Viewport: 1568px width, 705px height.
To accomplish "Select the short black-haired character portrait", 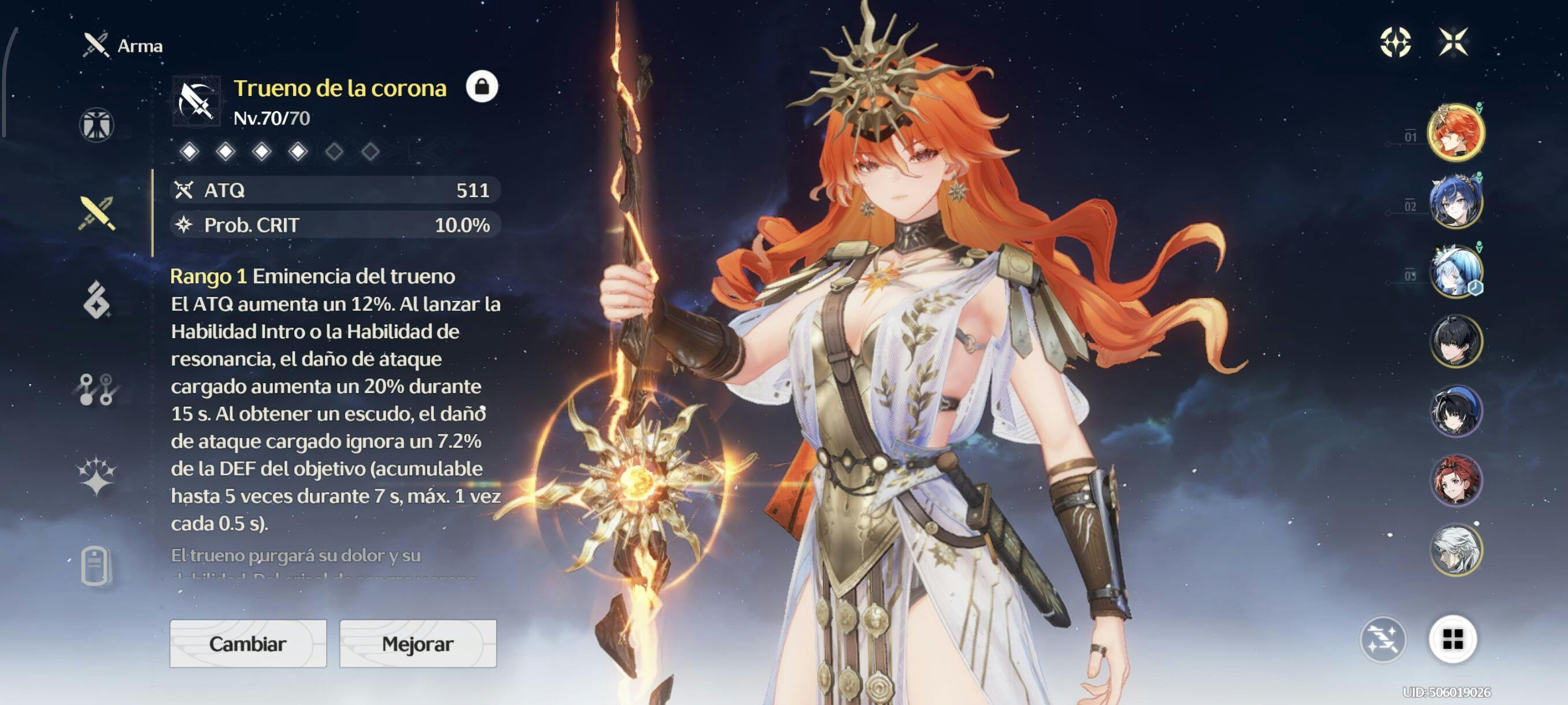I will click(1455, 342).
